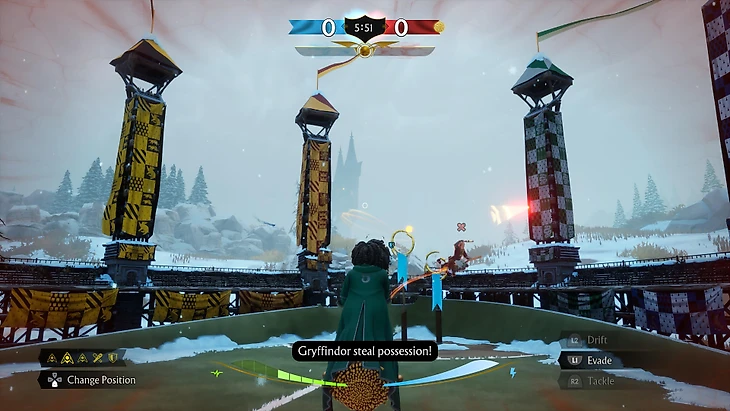Click the Golden Snitch progress emblem
730x411 pixels.
click(365, 49)
